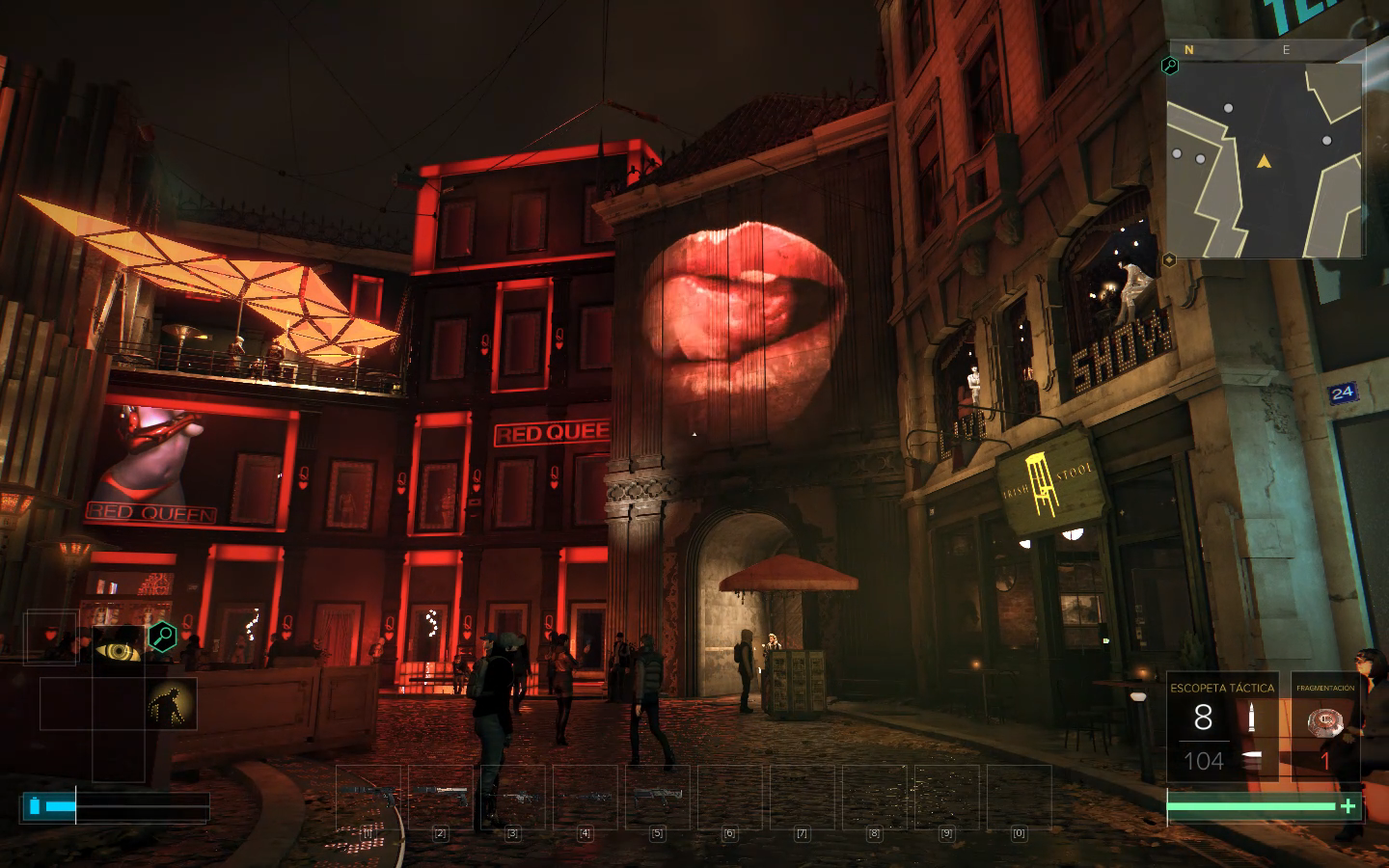Select the gun in hotbar slot 5
Viewport: 1389px width, 868px height.
coord(657,797)
